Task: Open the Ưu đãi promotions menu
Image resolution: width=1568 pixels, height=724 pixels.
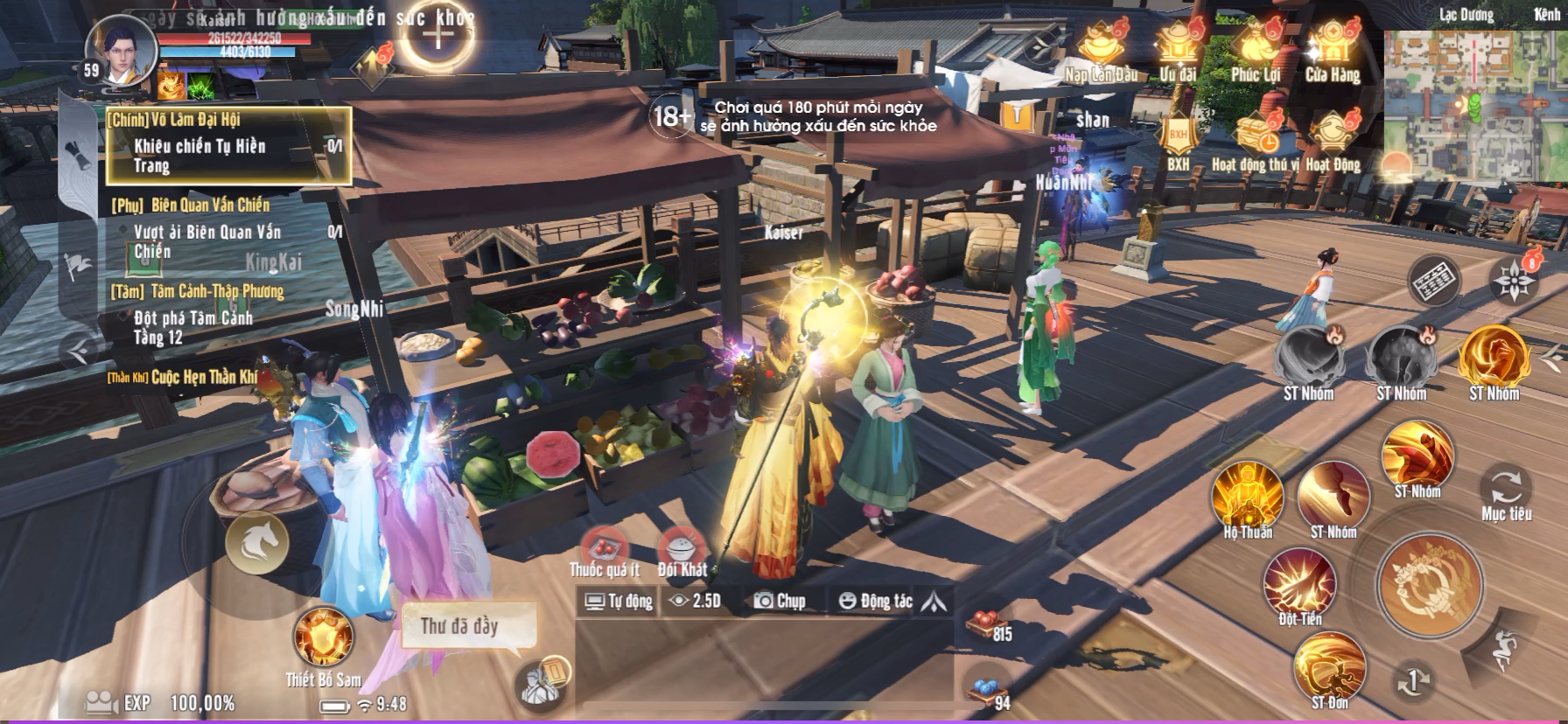Action: click(x=1178, y=50)
